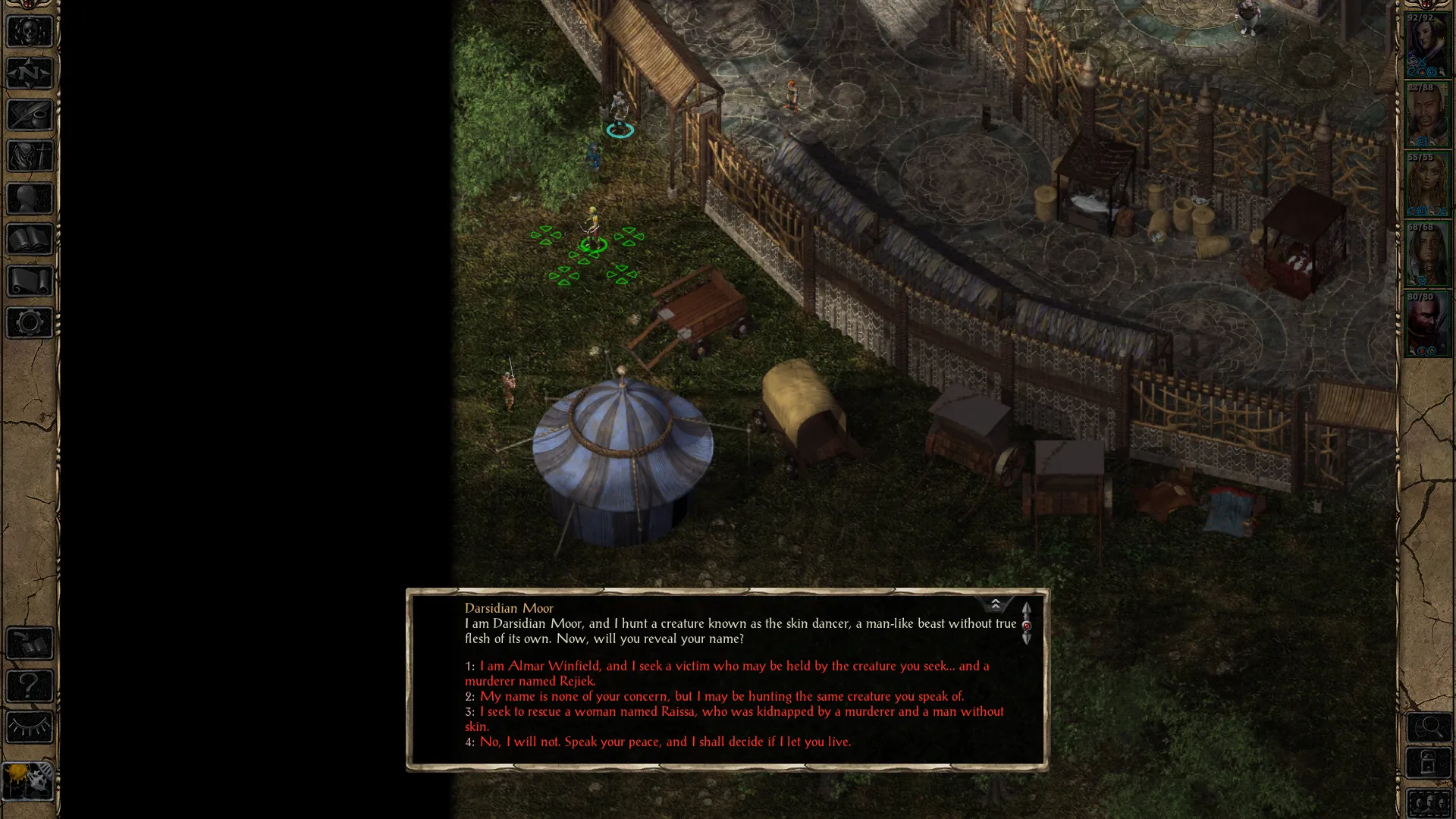This screenshot has height=819, width=1456.
Task: Click the question mark help button
Action: coord(30,686)
